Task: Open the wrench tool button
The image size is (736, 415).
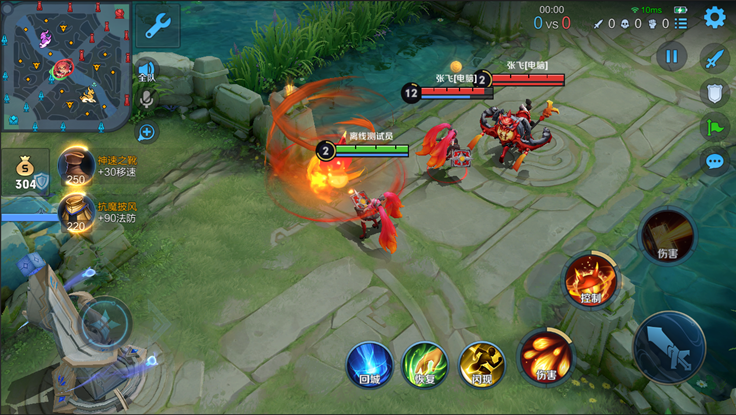Action: pos(157,27)
